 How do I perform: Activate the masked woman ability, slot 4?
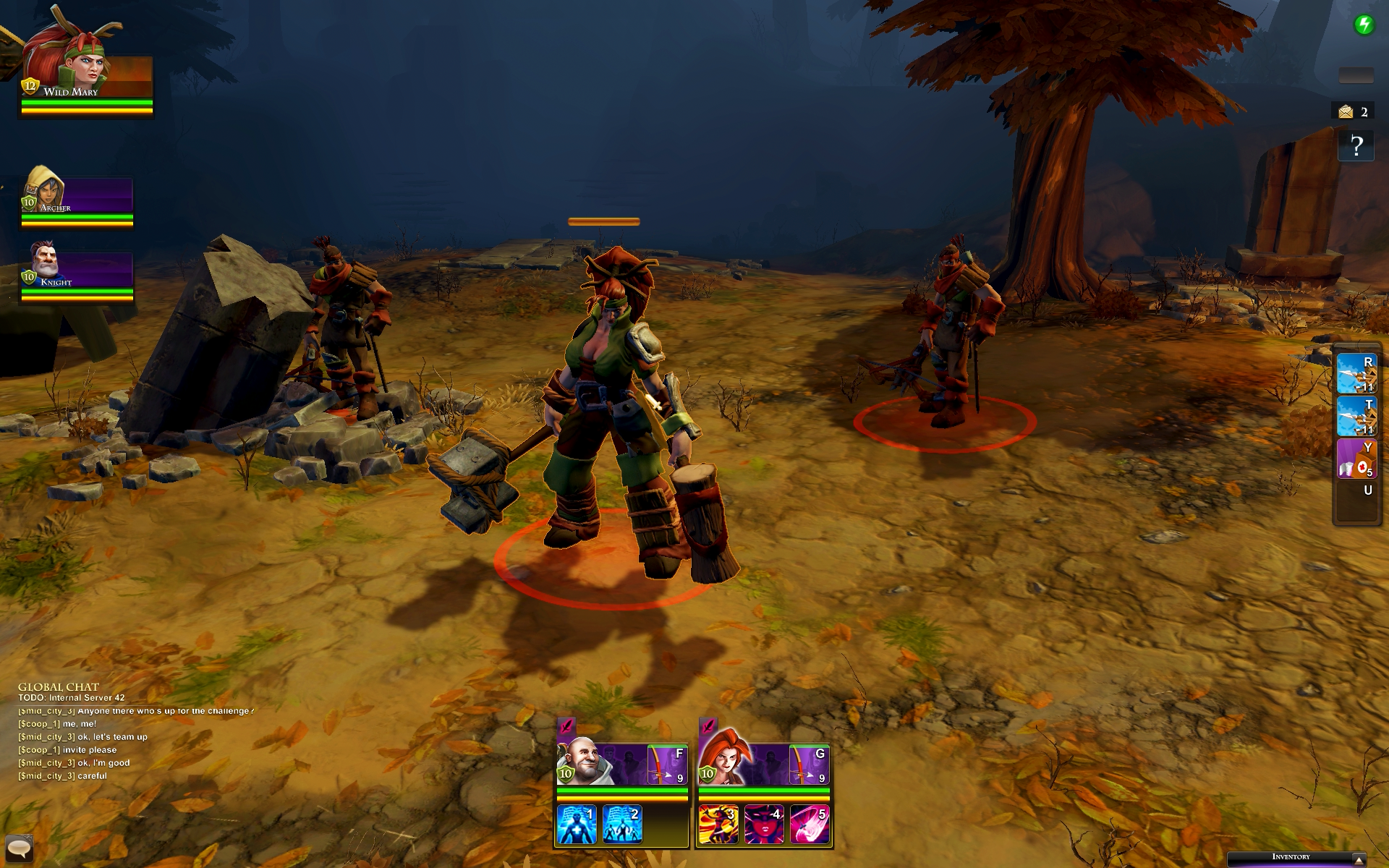pos(764,825)
